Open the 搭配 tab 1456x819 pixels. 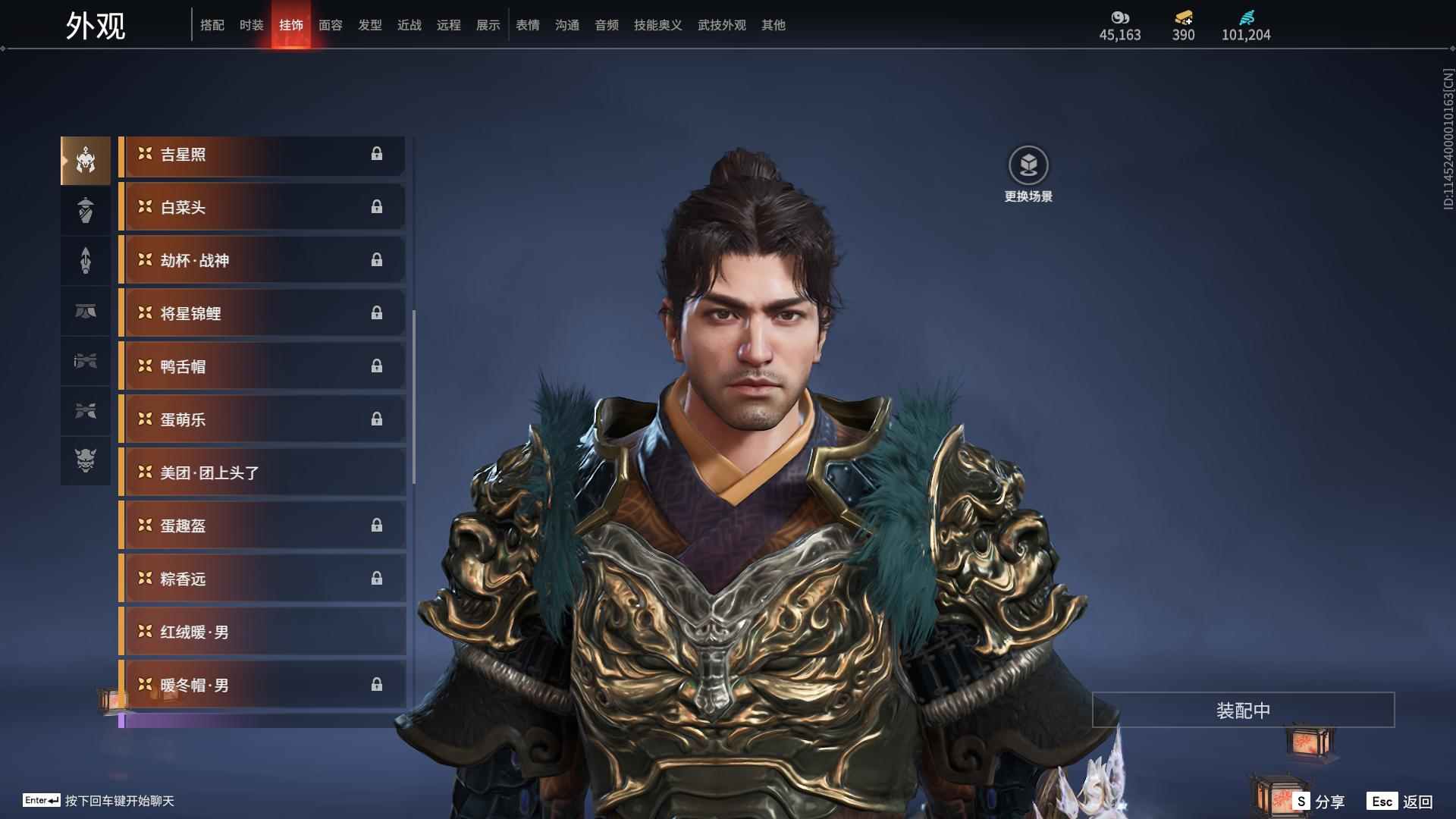pos(212,25)
